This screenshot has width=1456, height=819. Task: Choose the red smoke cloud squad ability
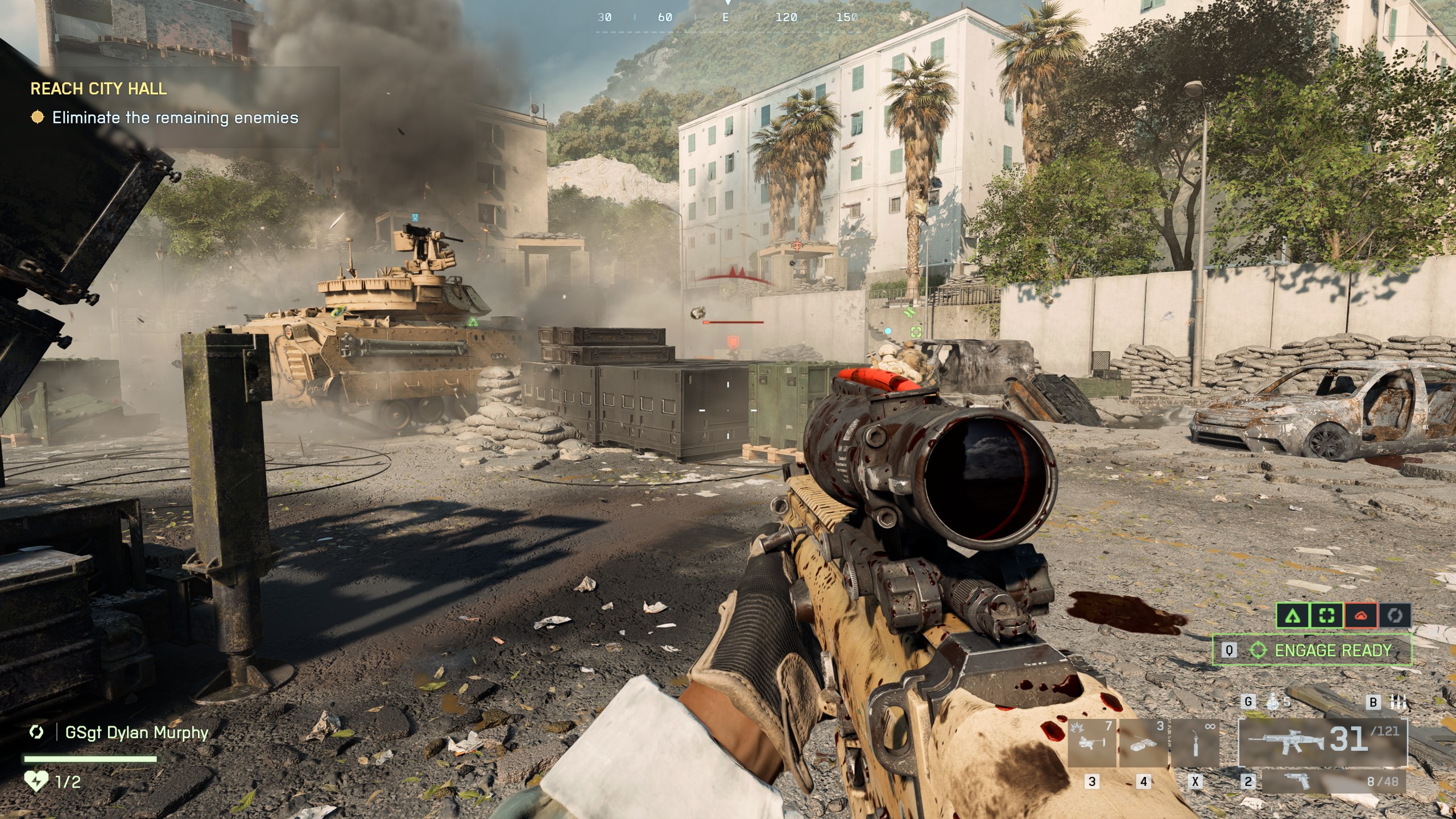(x=1360, y=615)
